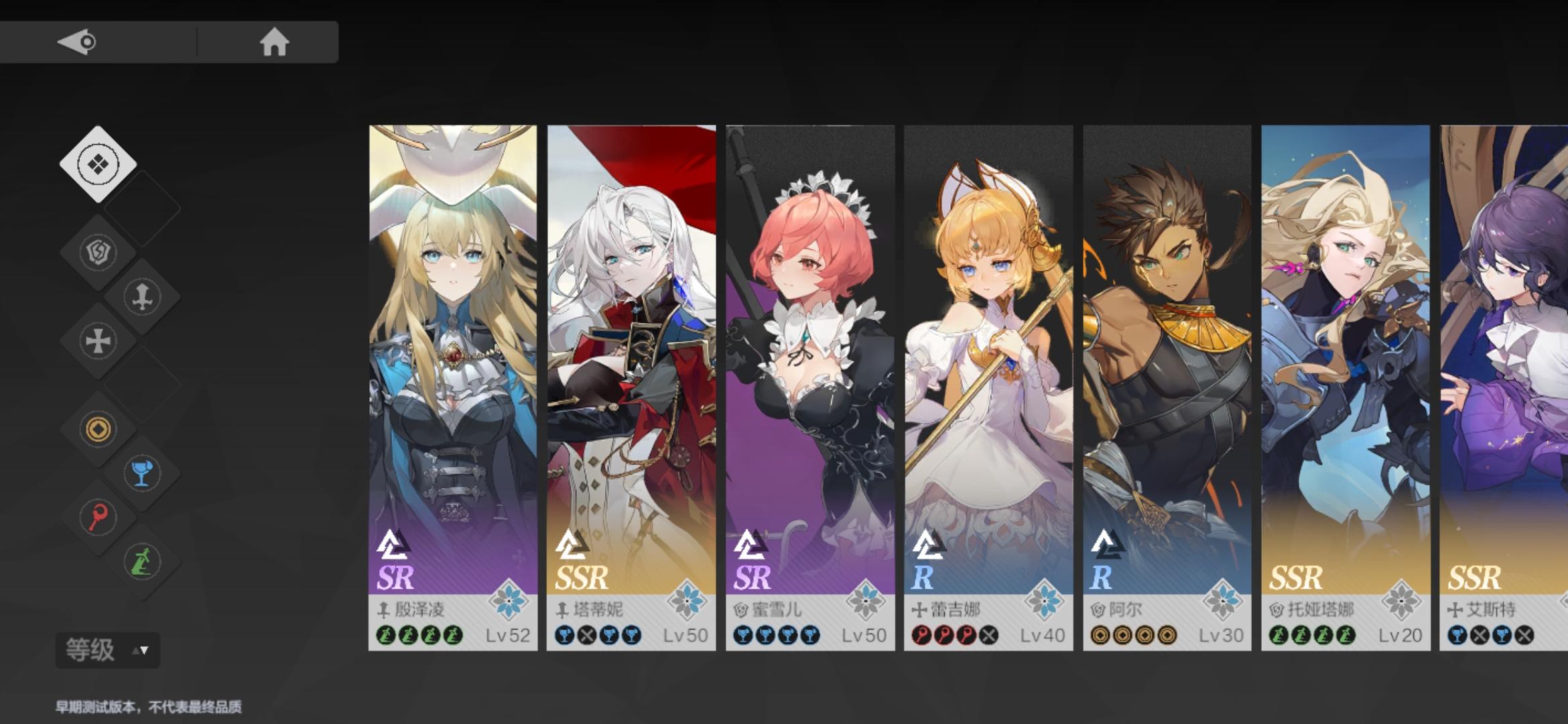The width and height of the screenshot is (1568, 724).
Task: Pick the 阿尔 character card
Action: [1167, 387]
